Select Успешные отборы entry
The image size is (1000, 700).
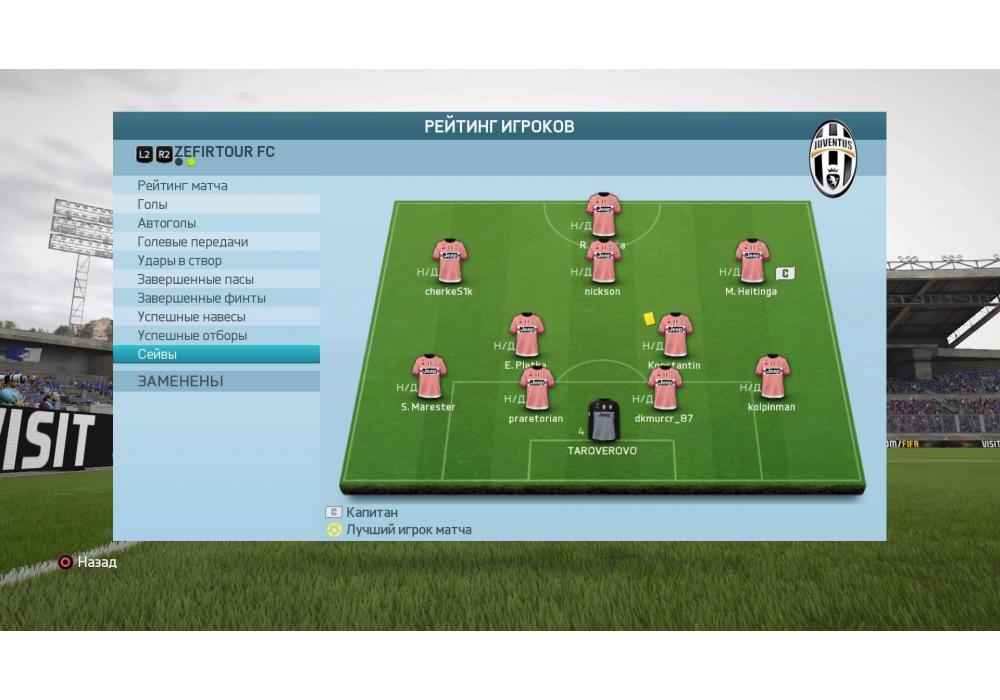192,336
